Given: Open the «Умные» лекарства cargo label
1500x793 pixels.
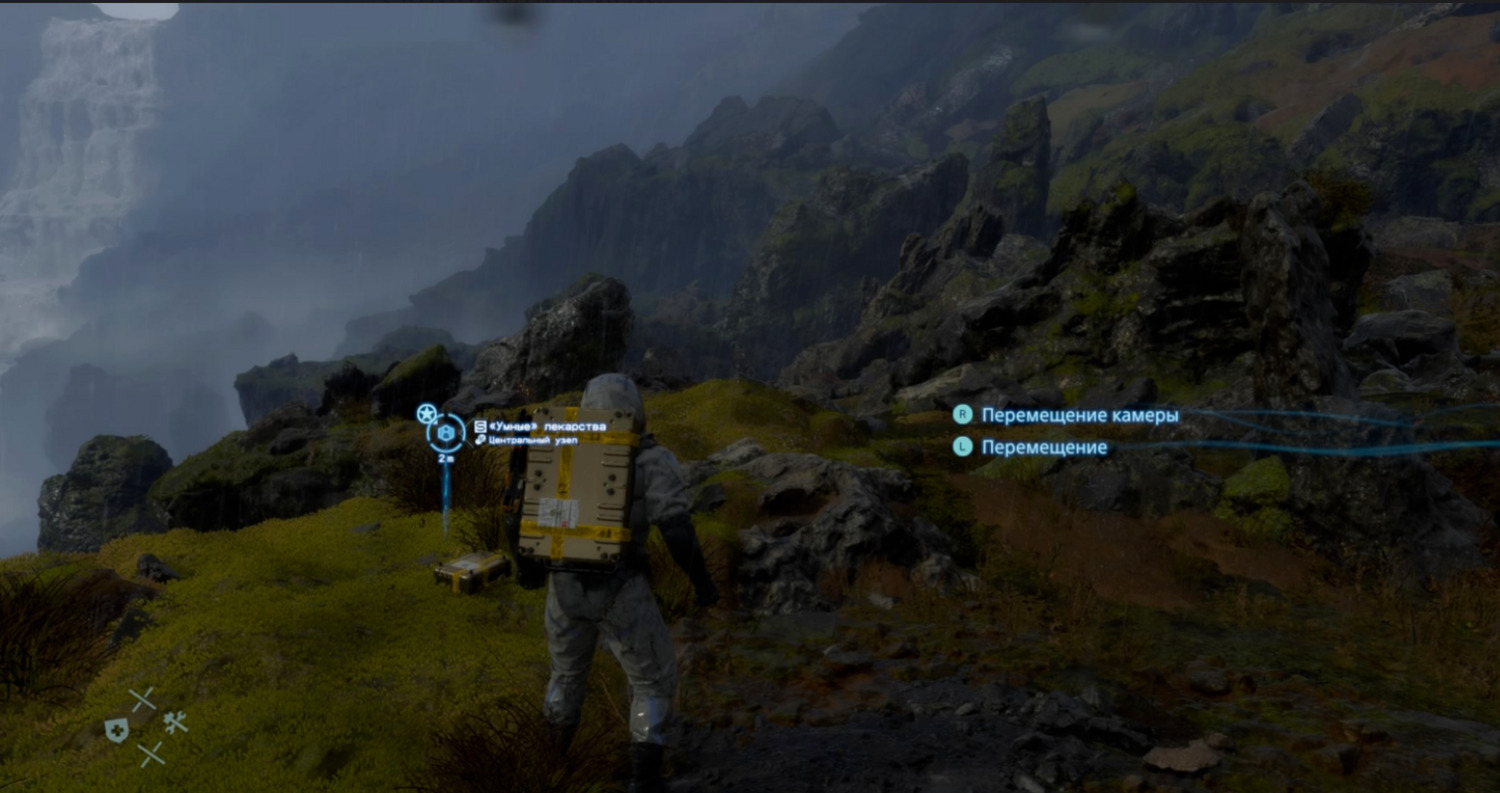Looking at the screenshot, I should pos(547,426).
